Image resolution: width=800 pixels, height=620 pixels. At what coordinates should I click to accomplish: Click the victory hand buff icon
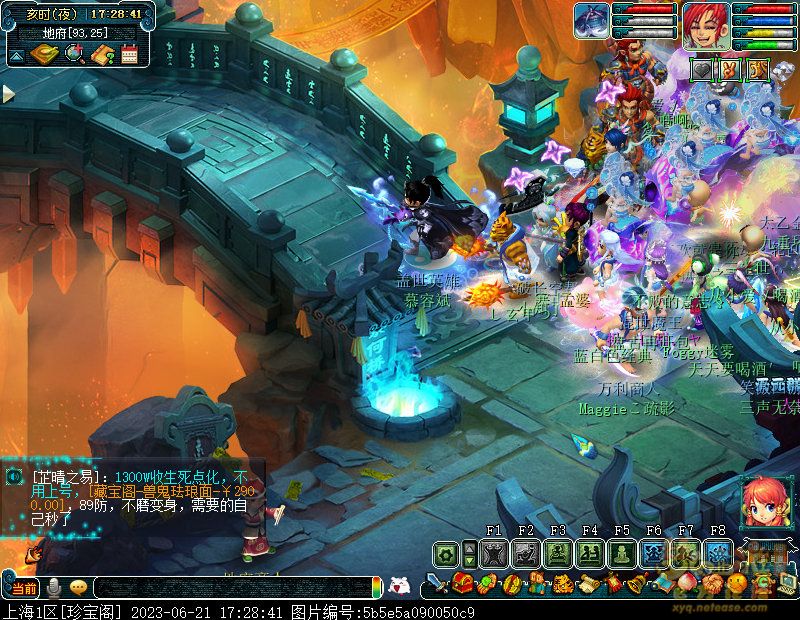click(731, 69)
